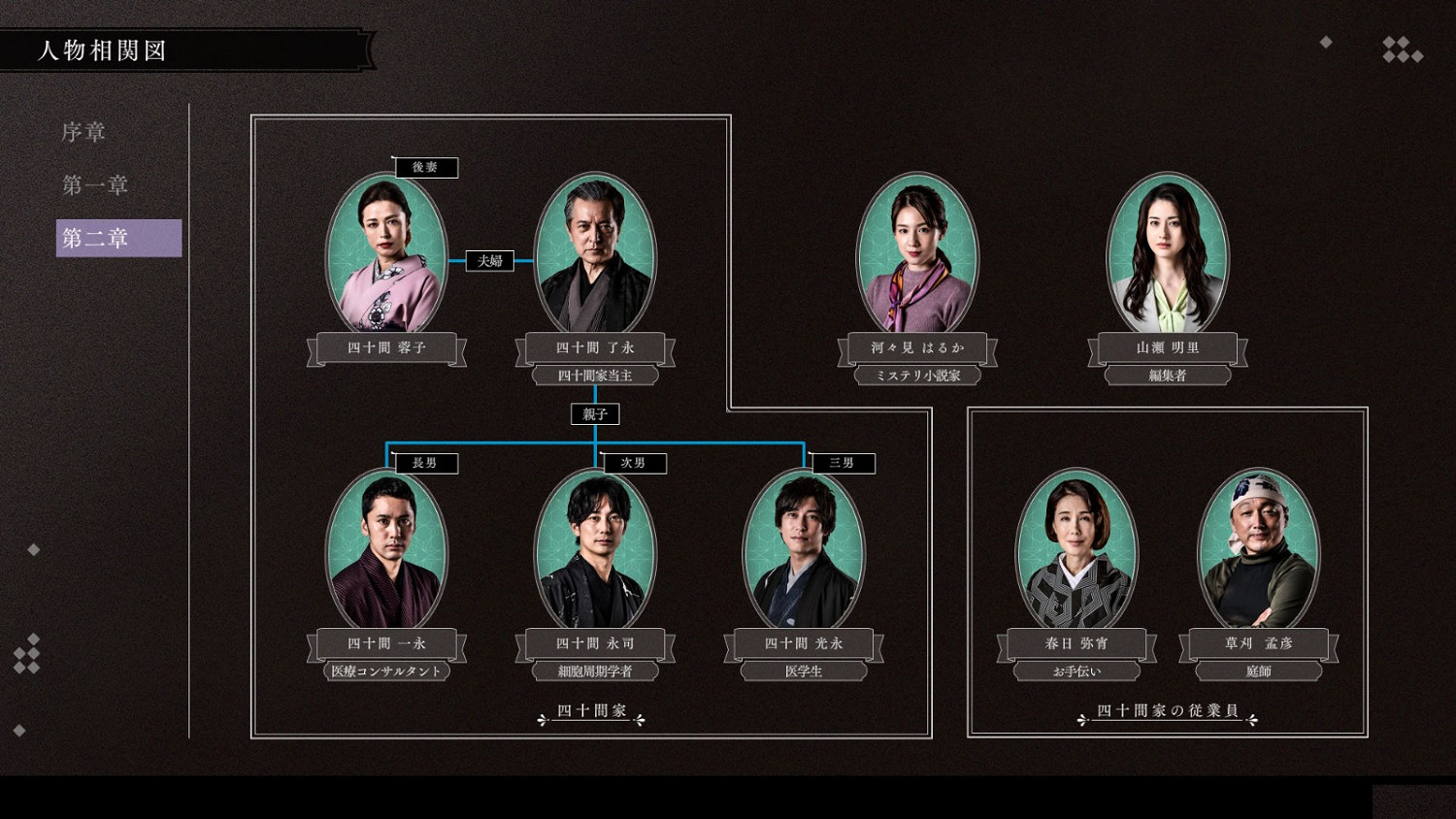Click the 四十間家の従業員 group label

point(1168,711)
